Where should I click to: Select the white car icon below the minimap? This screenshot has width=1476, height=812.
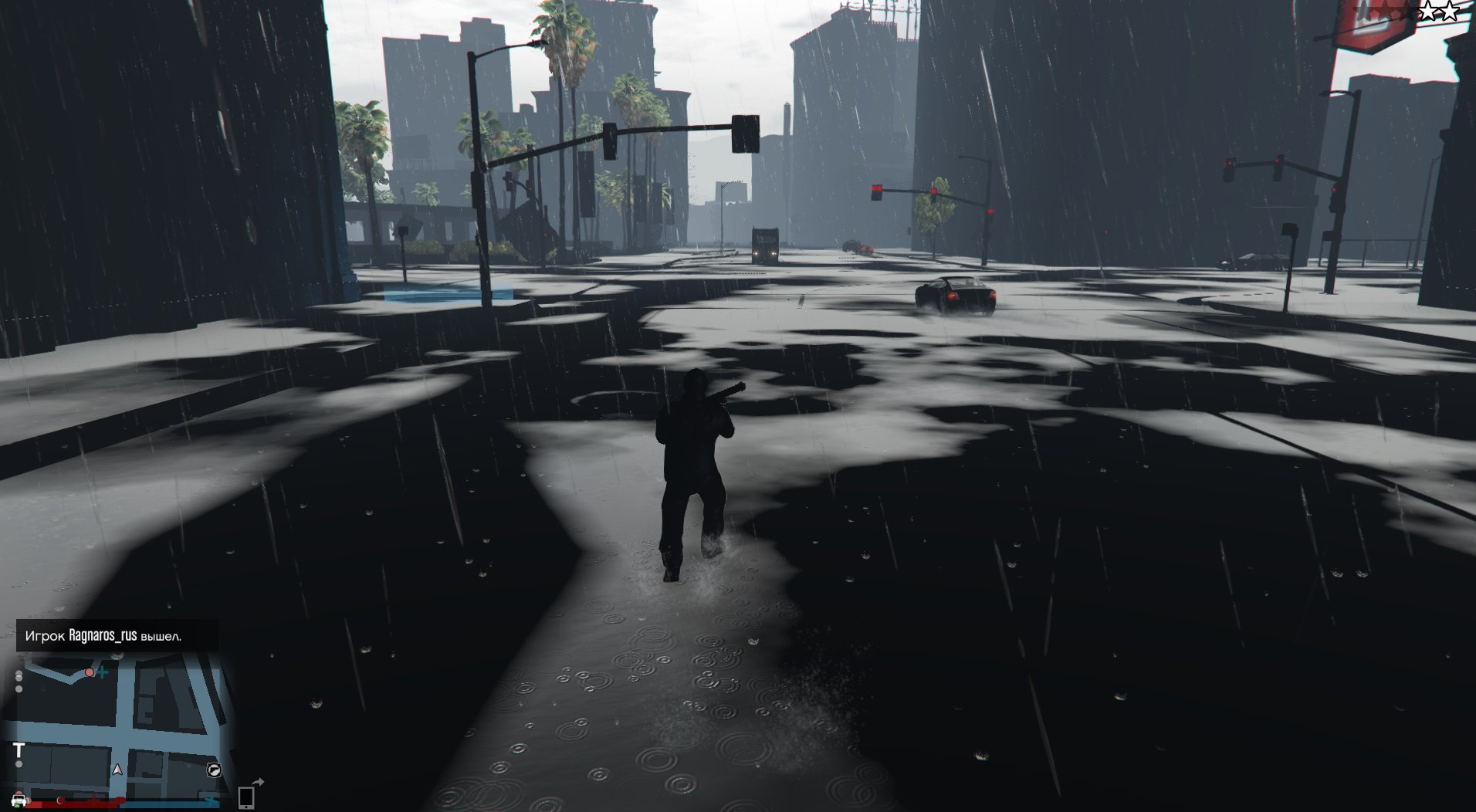coord(19,800)
